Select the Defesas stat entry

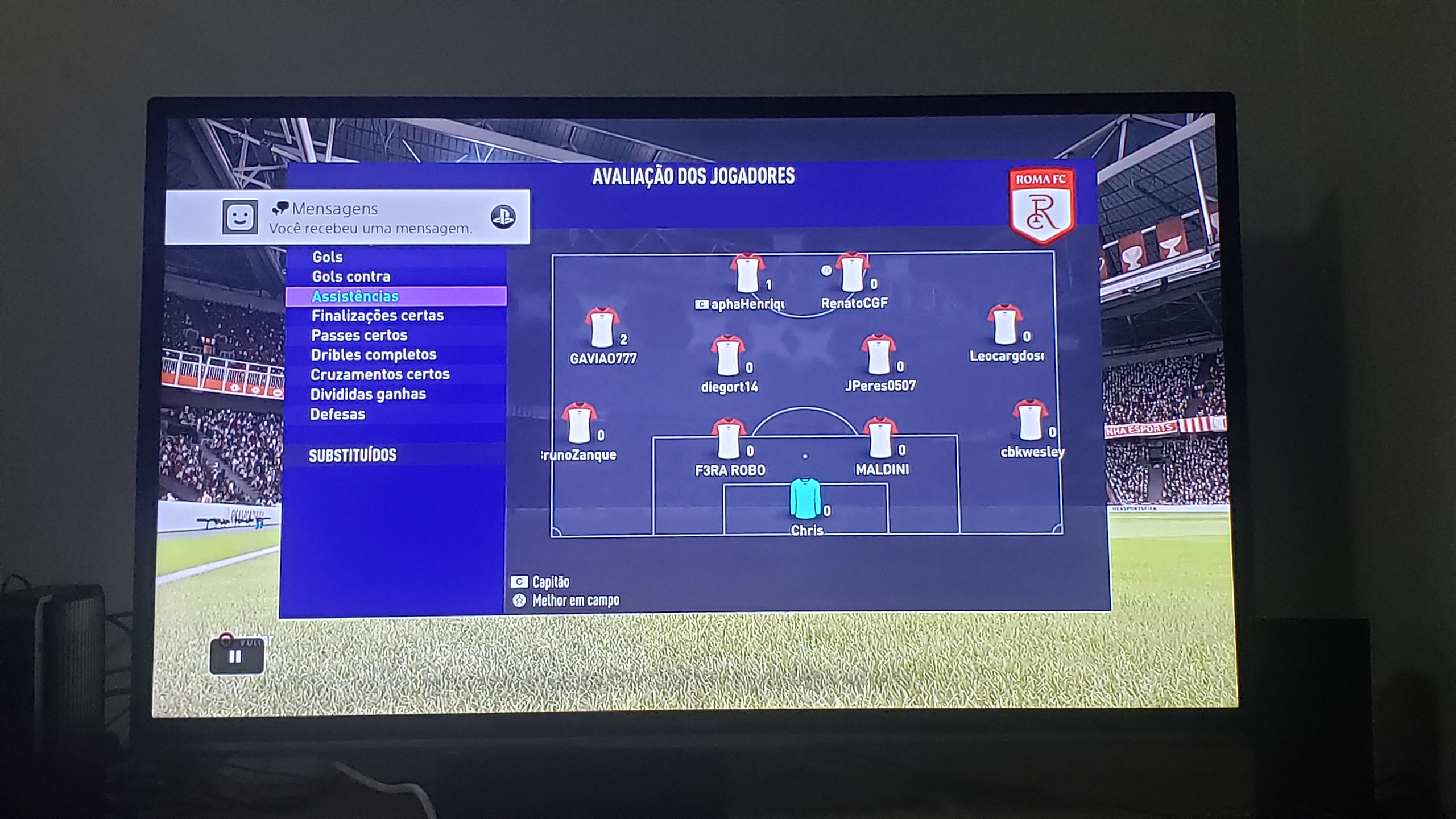pos(337,414)
